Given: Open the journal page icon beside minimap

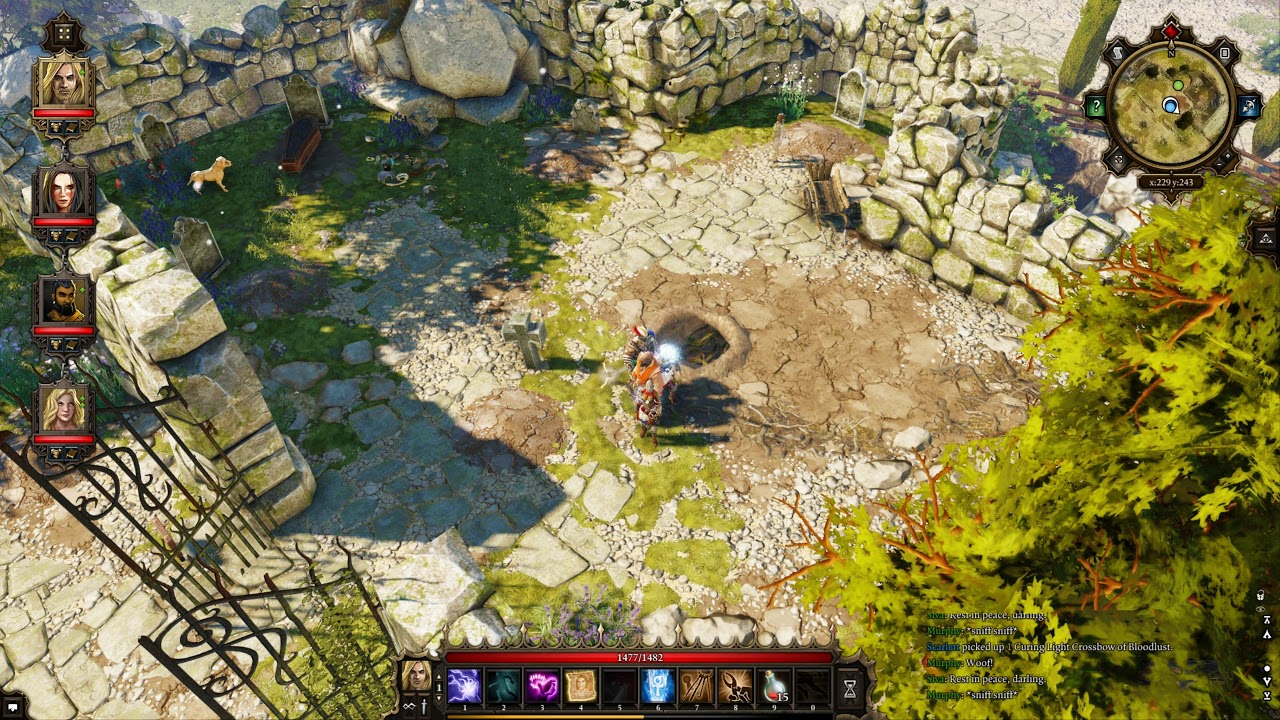Looking at the screenshot, I should (1224, 53).
